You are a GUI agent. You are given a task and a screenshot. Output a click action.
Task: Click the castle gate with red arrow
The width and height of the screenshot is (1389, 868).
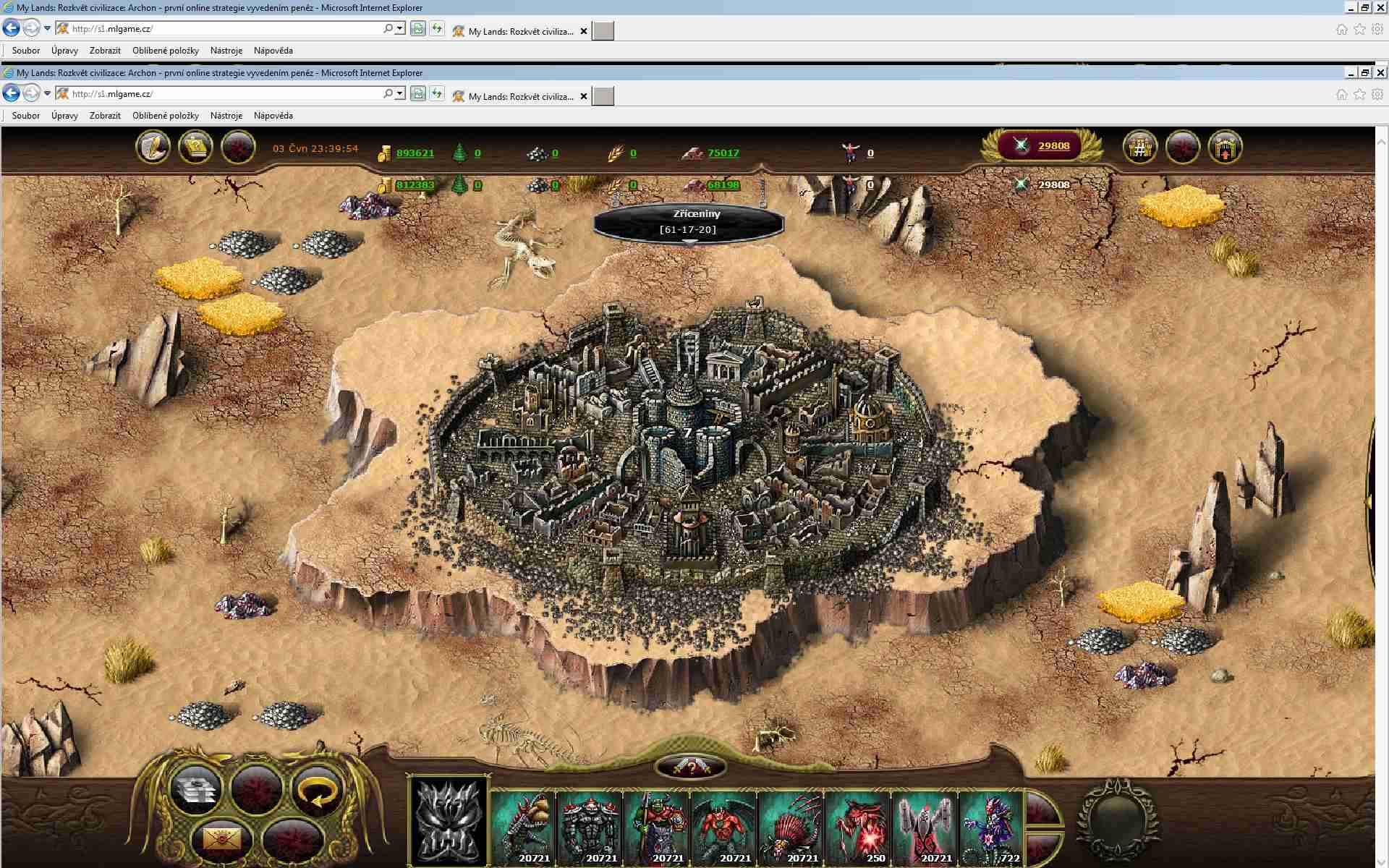(x=1225, y=148)
